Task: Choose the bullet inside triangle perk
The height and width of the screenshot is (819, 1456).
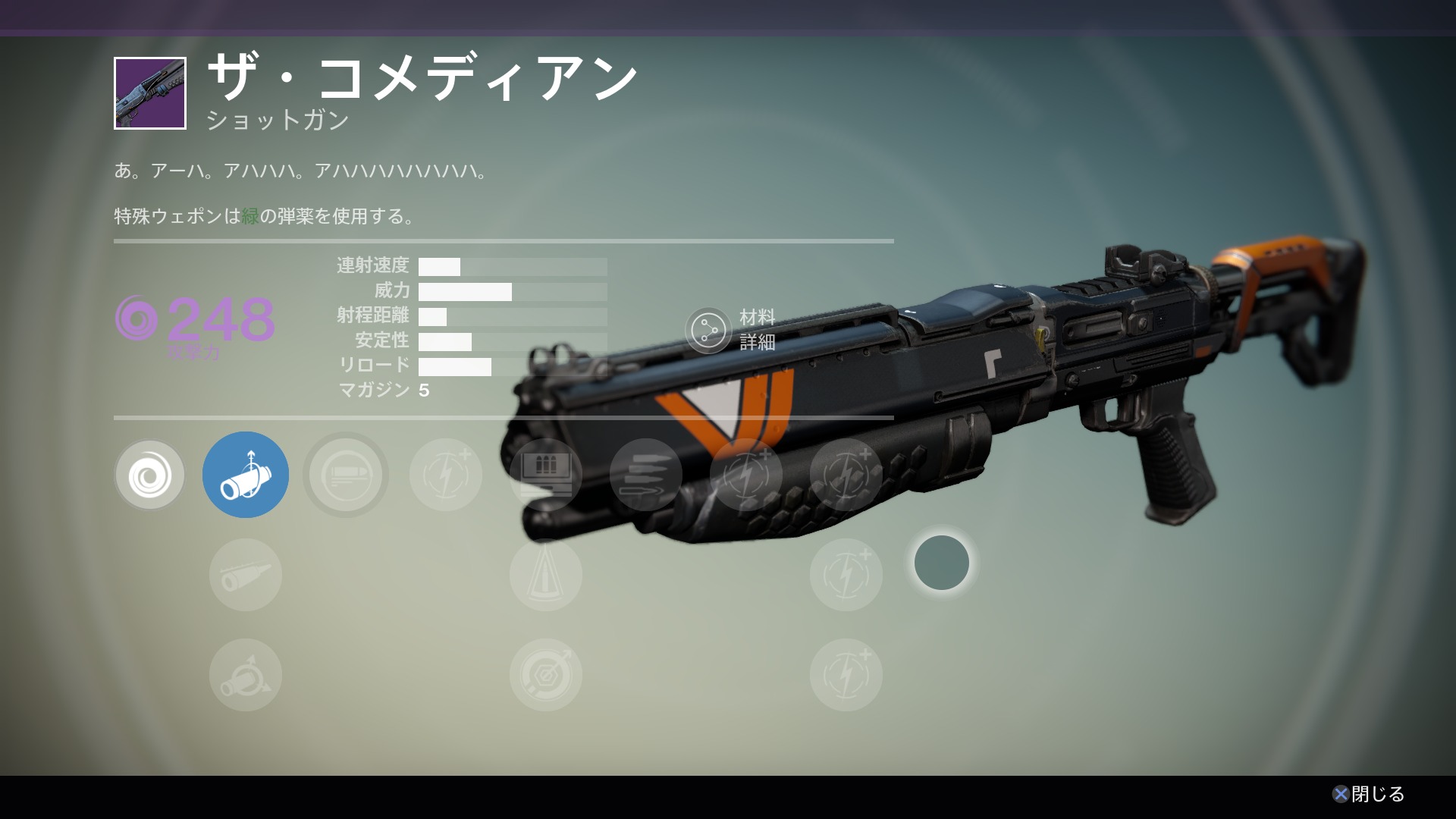Action: 546,576
